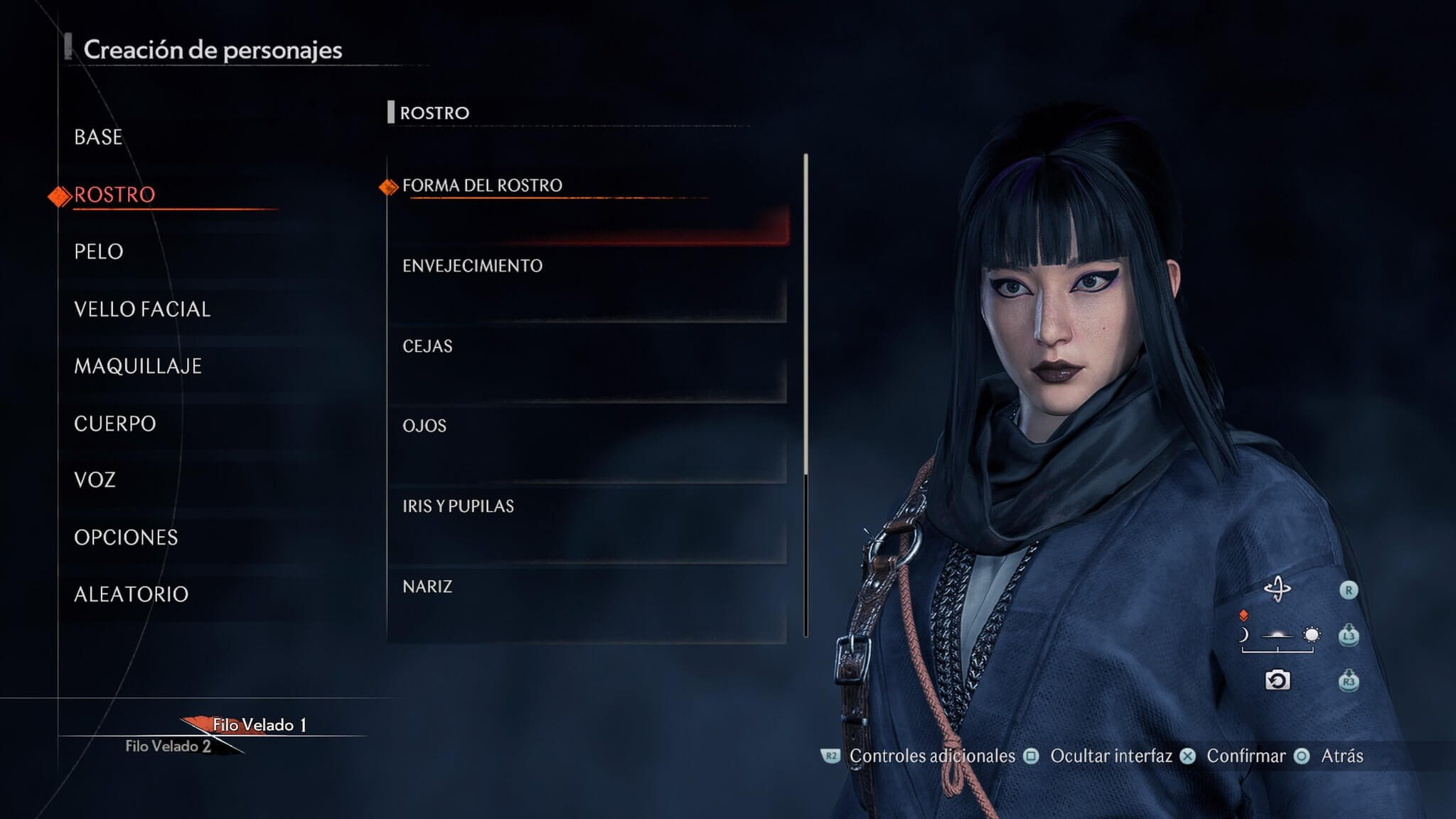Switch to the Filo Velado 1 tab

tap(259, 725)
